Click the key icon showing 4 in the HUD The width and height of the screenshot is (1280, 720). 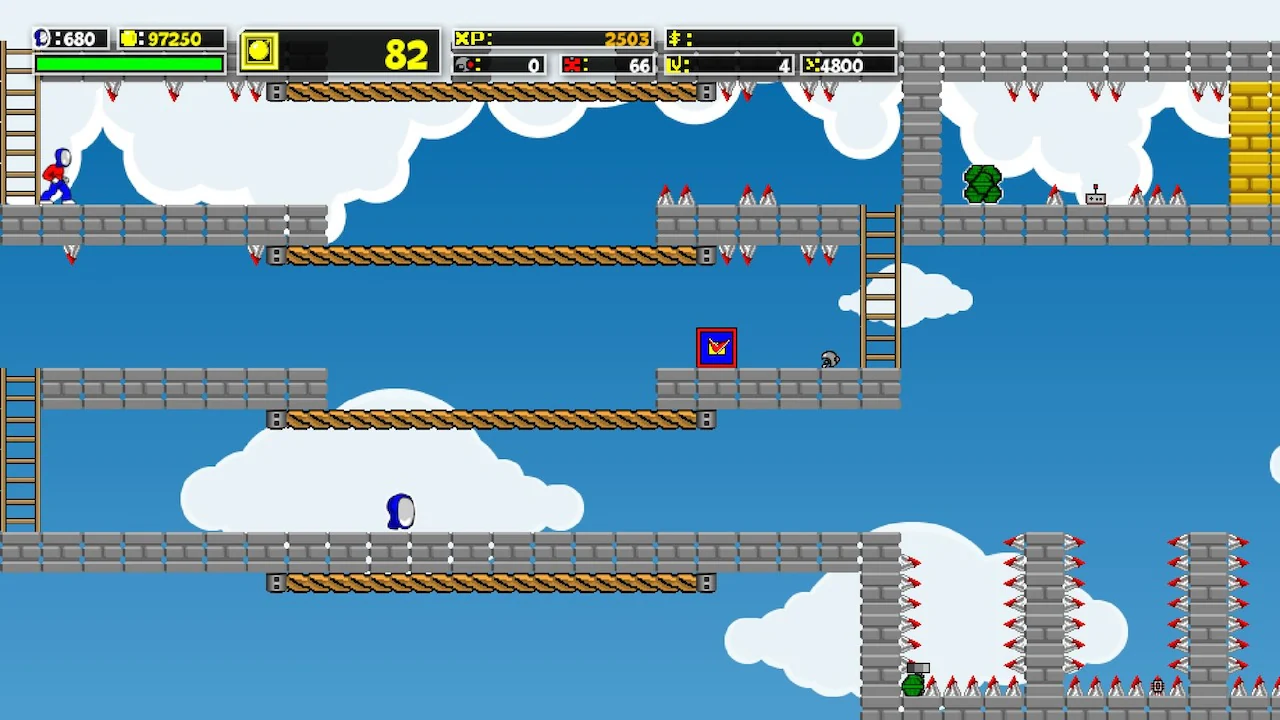pos(674,66)
